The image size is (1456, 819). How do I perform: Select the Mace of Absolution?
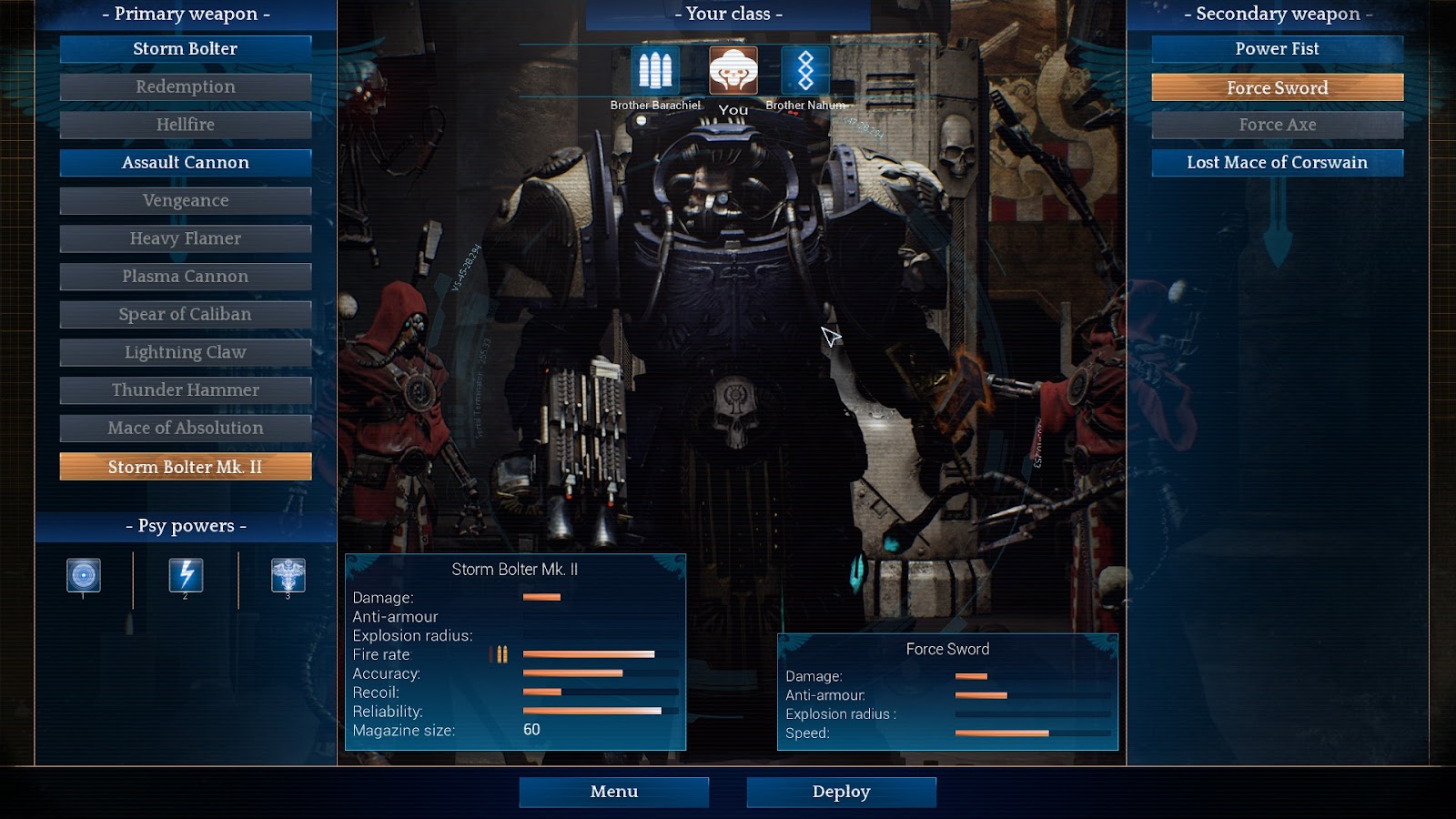186,429
